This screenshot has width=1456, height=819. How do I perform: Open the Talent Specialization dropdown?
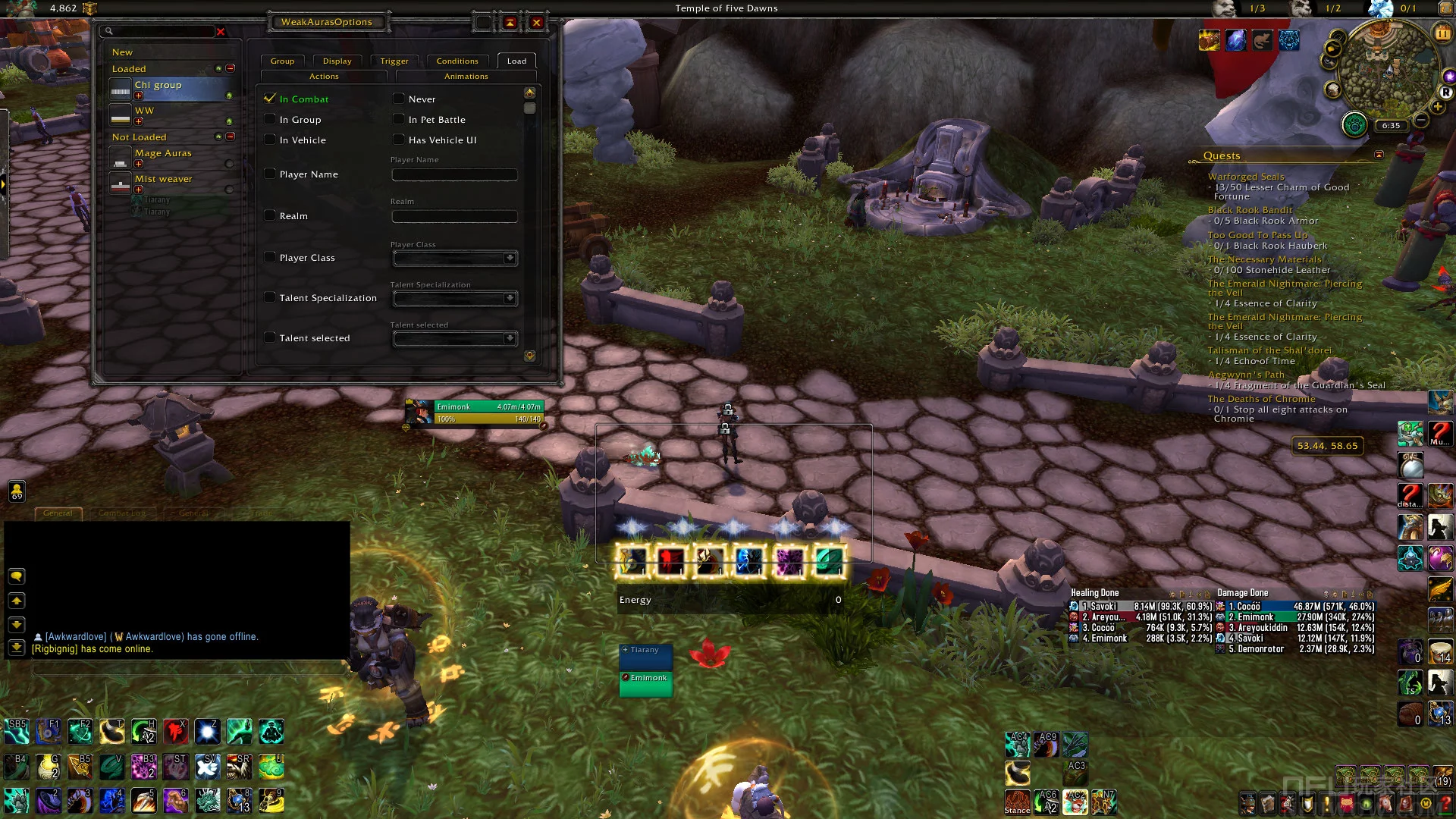tap(510, 298)
